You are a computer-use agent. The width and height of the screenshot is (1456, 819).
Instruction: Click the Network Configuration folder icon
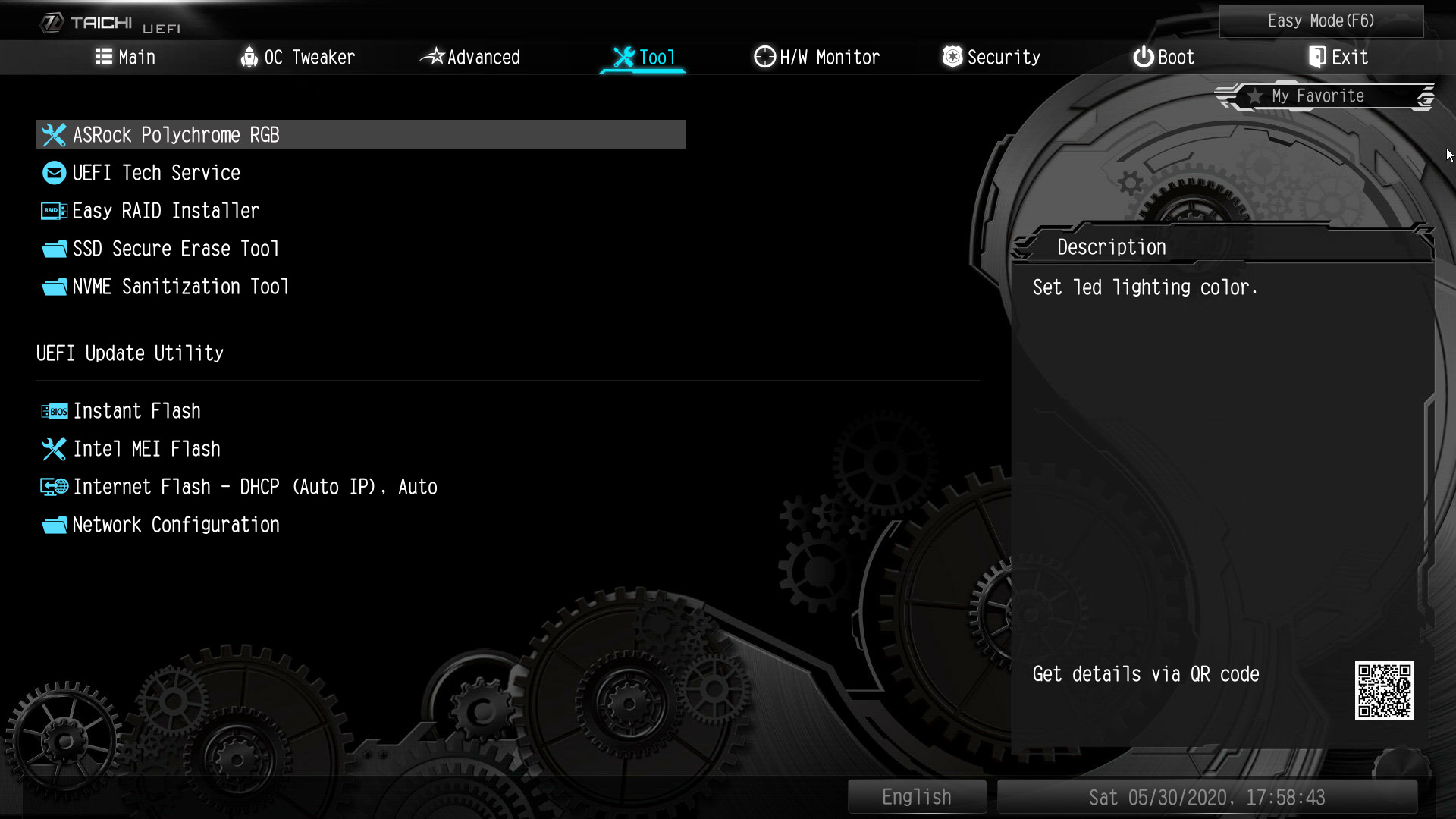pos(53,524)
